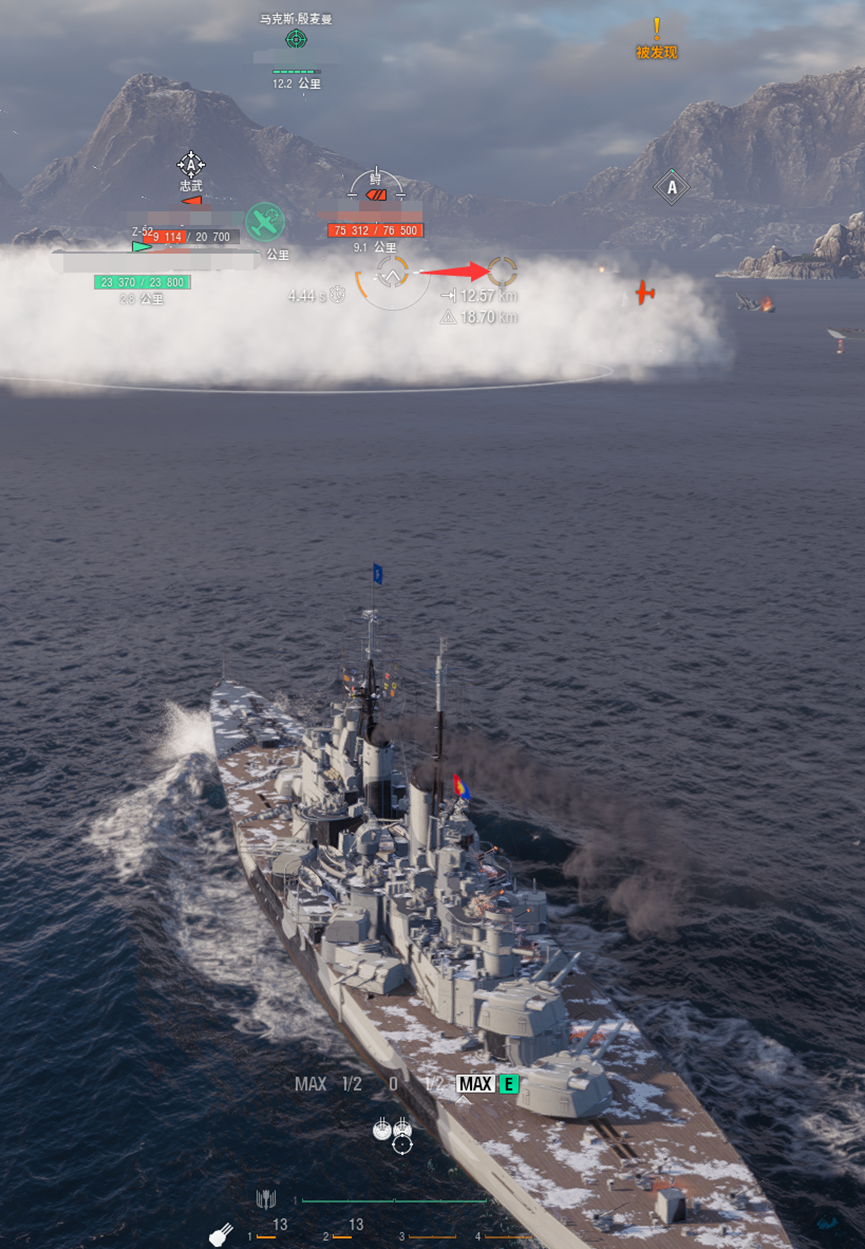Choose the torpedo launcher weapon icon
Image resolution: width=865 pixels, height=1249 pixels.
265,1198
